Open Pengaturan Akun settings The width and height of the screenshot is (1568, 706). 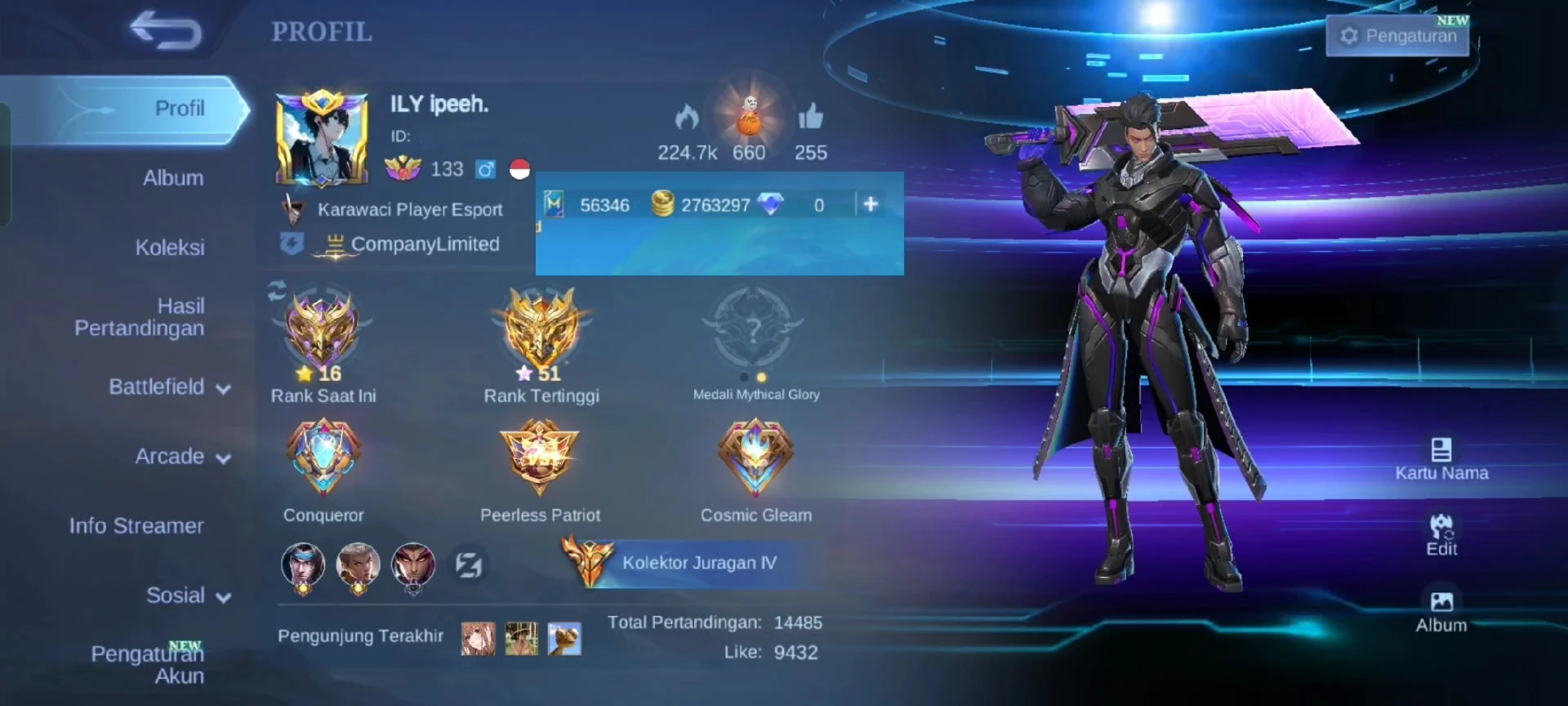click(x=148, y=664)
